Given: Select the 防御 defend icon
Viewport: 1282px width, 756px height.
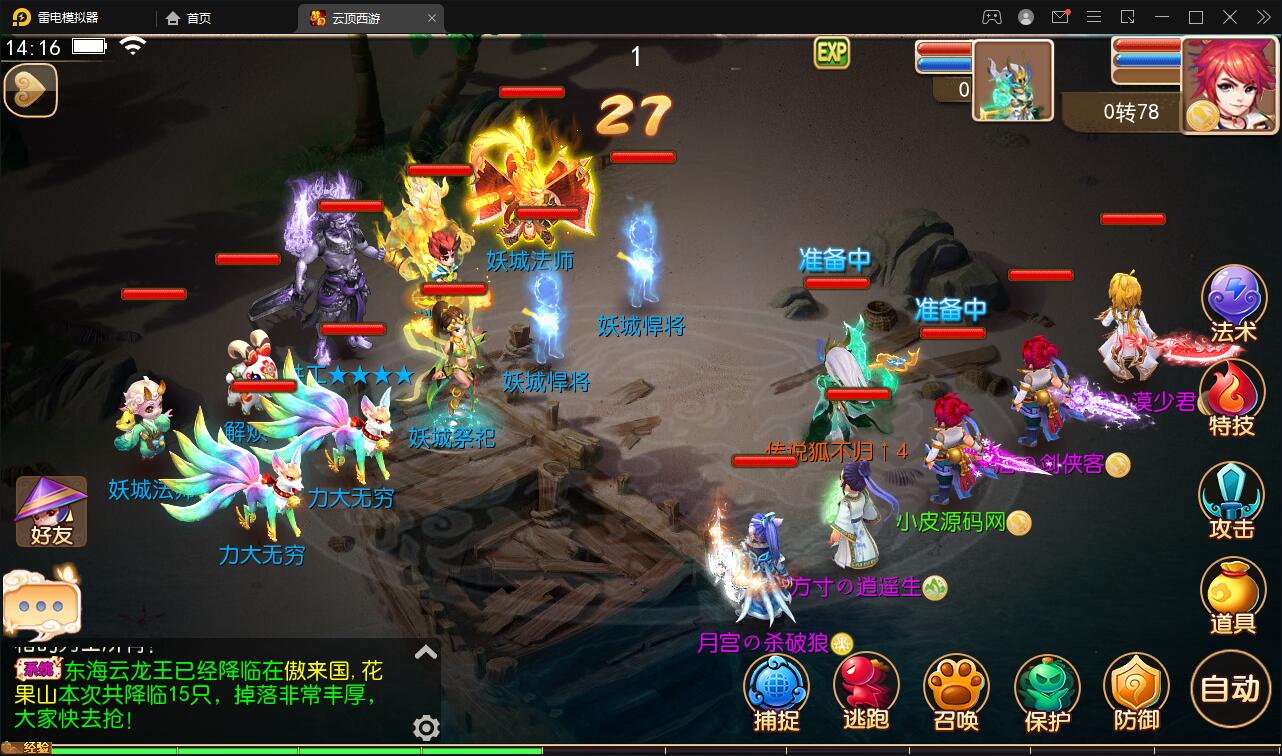Looking at the screenshot, I should tap(1136, 690).
